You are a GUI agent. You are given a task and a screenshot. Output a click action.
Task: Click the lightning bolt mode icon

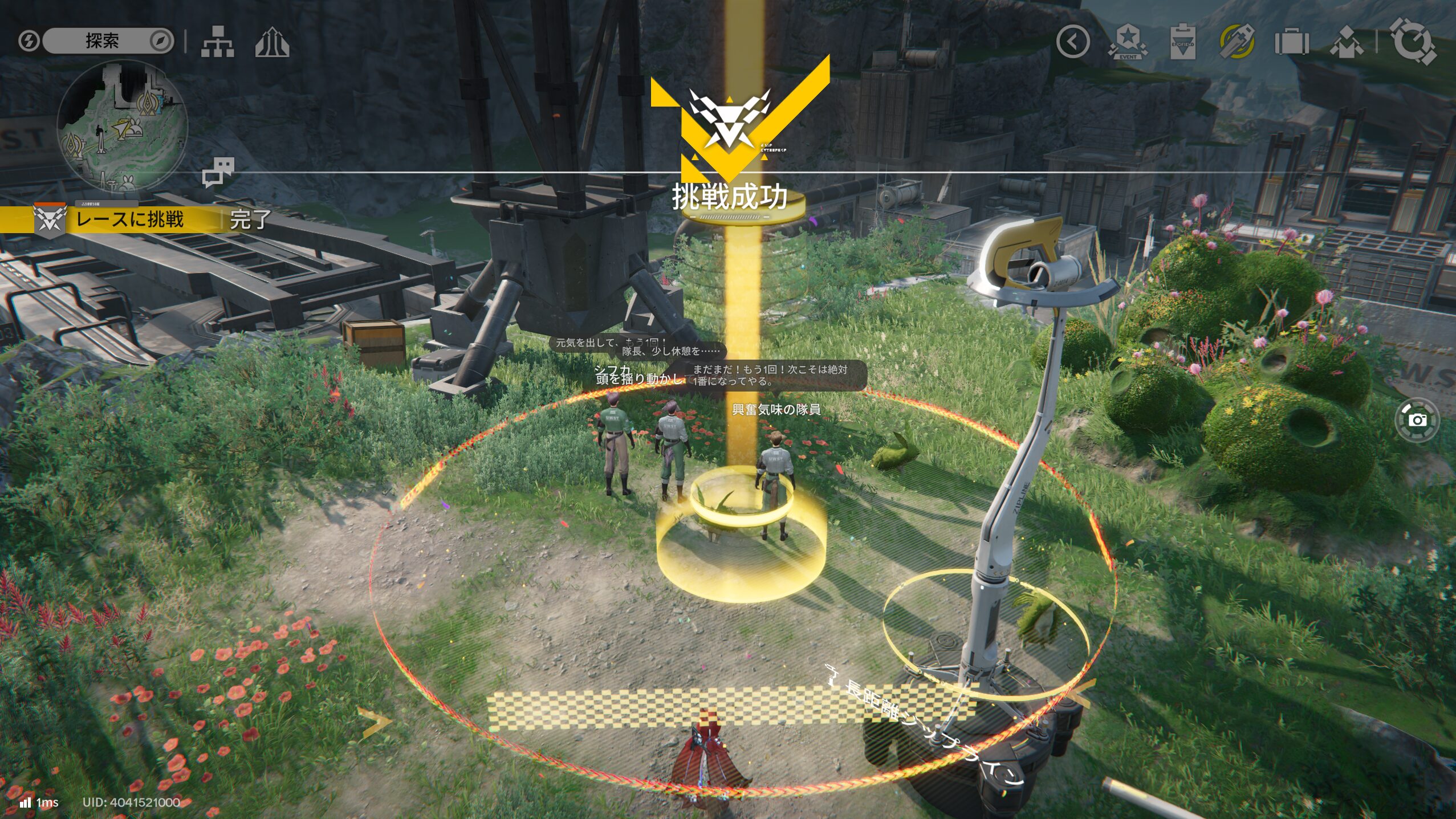28,40
